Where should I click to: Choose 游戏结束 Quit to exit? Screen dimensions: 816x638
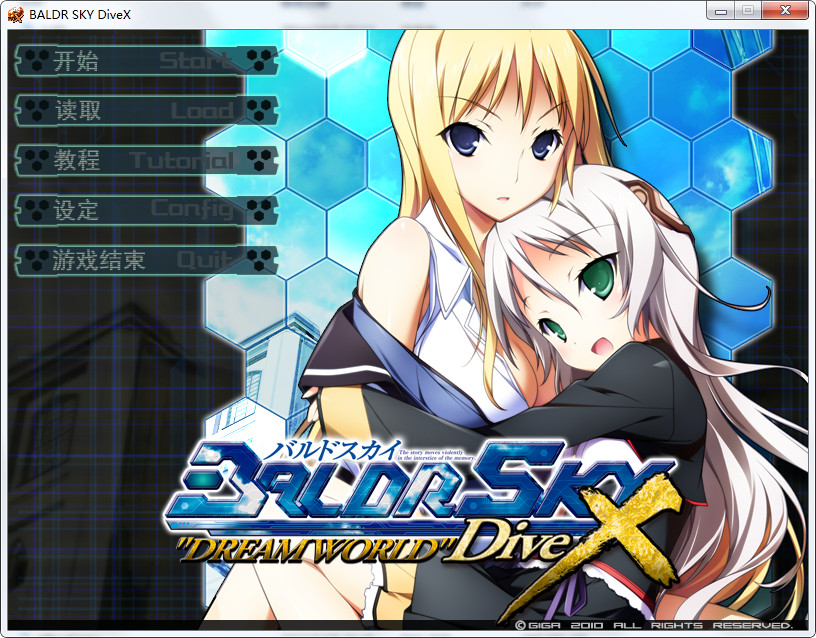point(145,260)
